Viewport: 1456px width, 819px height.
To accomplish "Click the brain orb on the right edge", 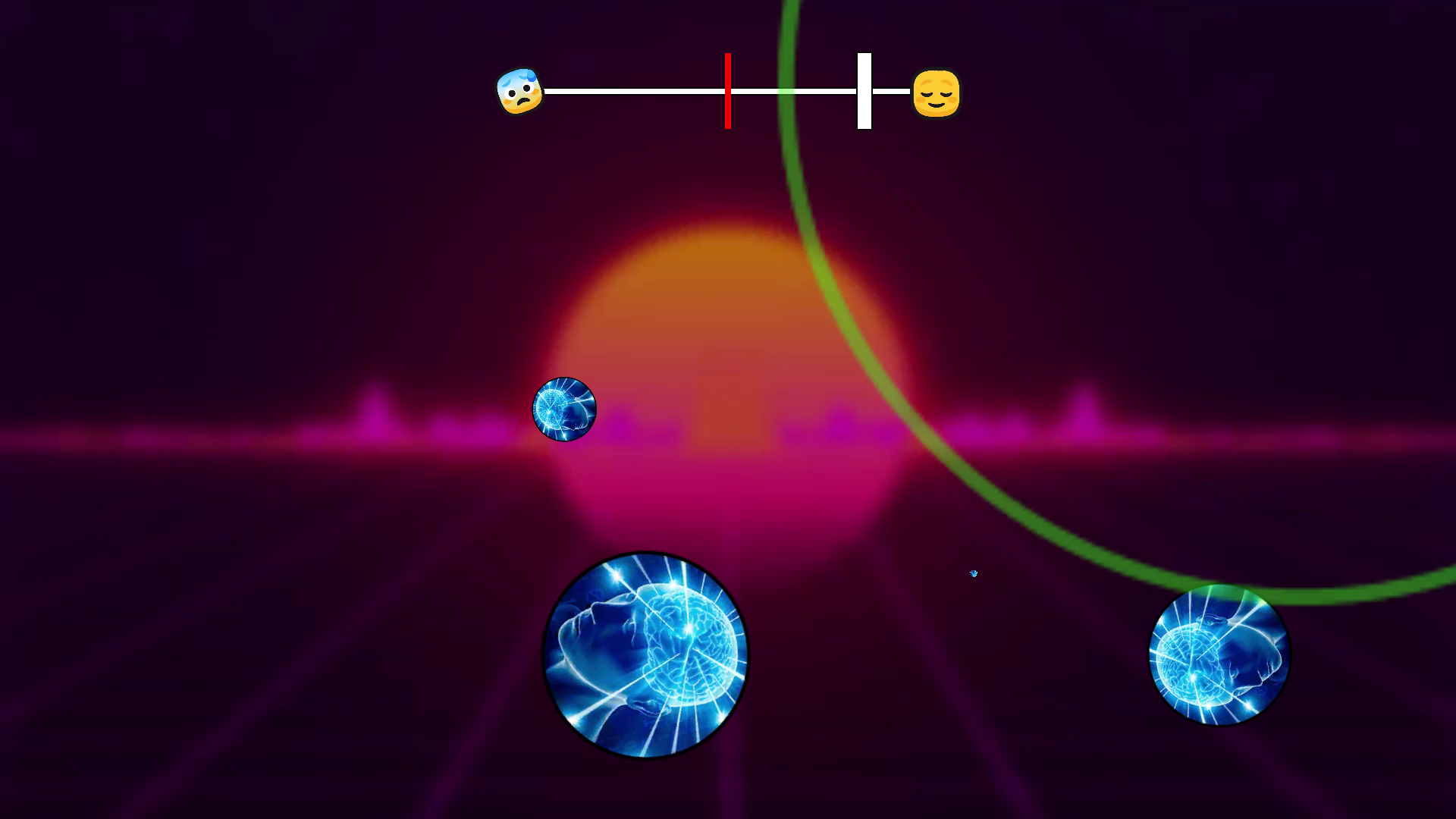I will click(x=1219, y=656).
